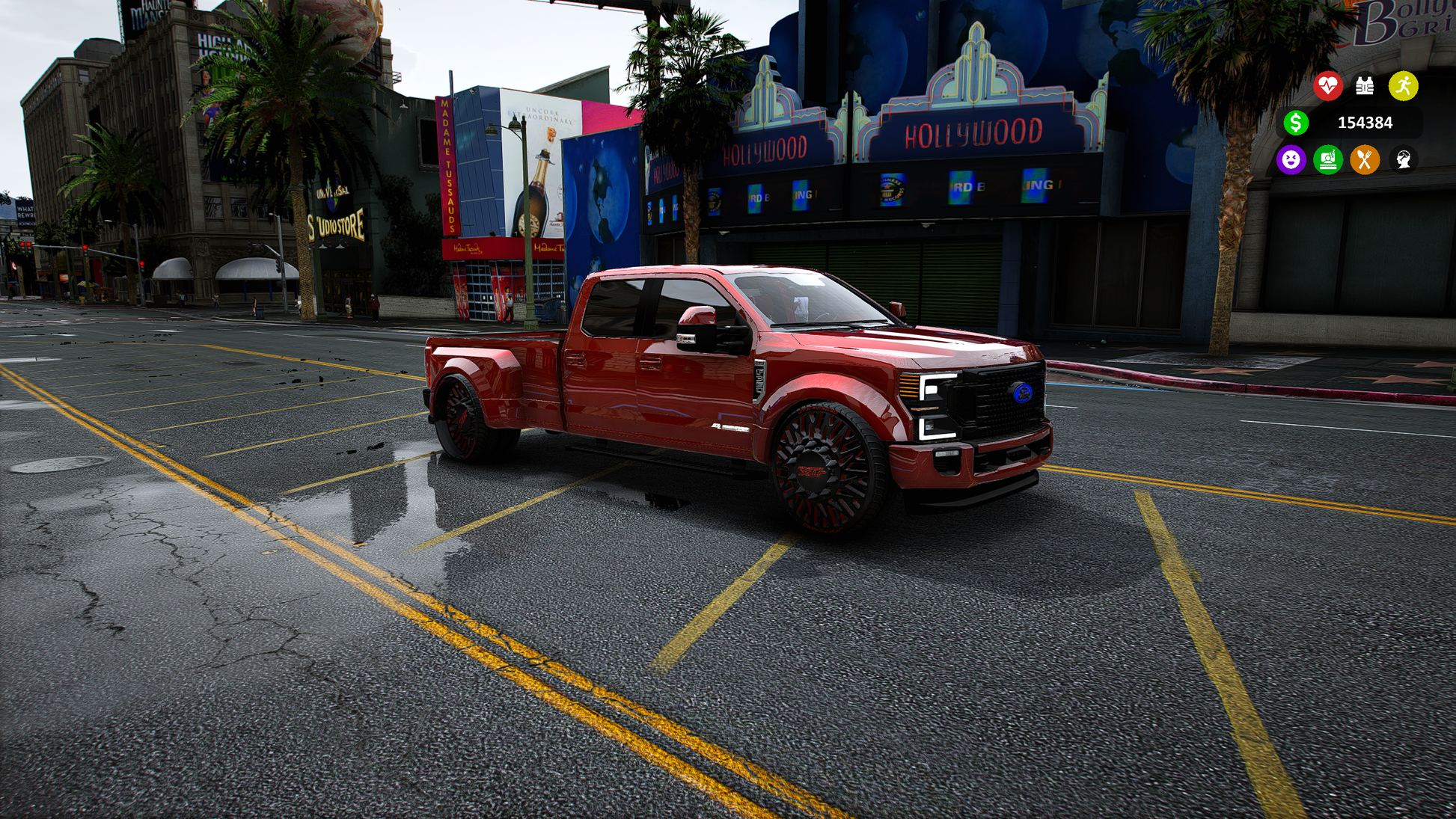Screen dimensions: 1456x819
Task: Open the green dollar money icon
Action: (x=1296, y=123)
